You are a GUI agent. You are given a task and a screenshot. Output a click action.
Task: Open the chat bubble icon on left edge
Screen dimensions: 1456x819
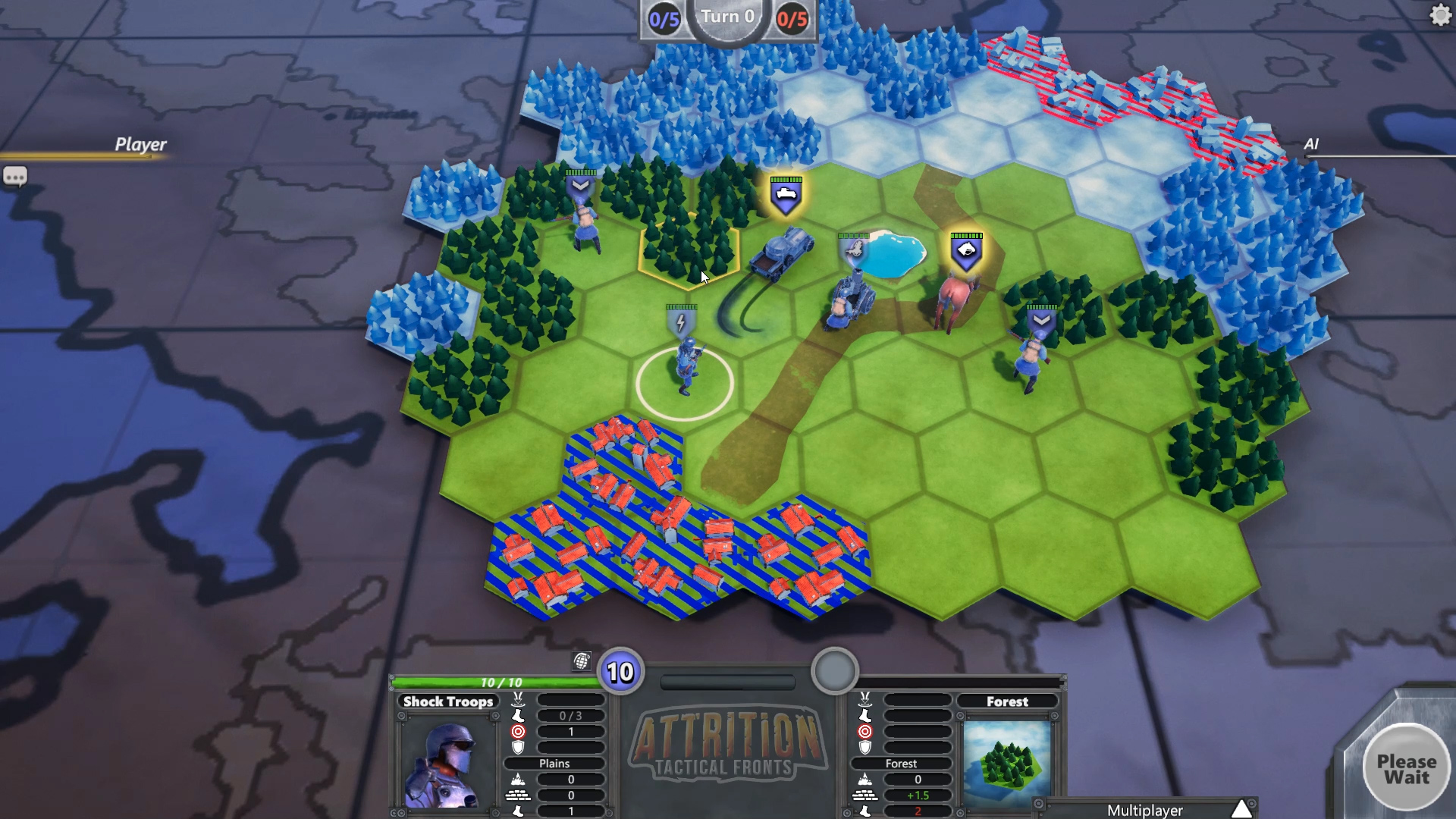tap(16, 176)
